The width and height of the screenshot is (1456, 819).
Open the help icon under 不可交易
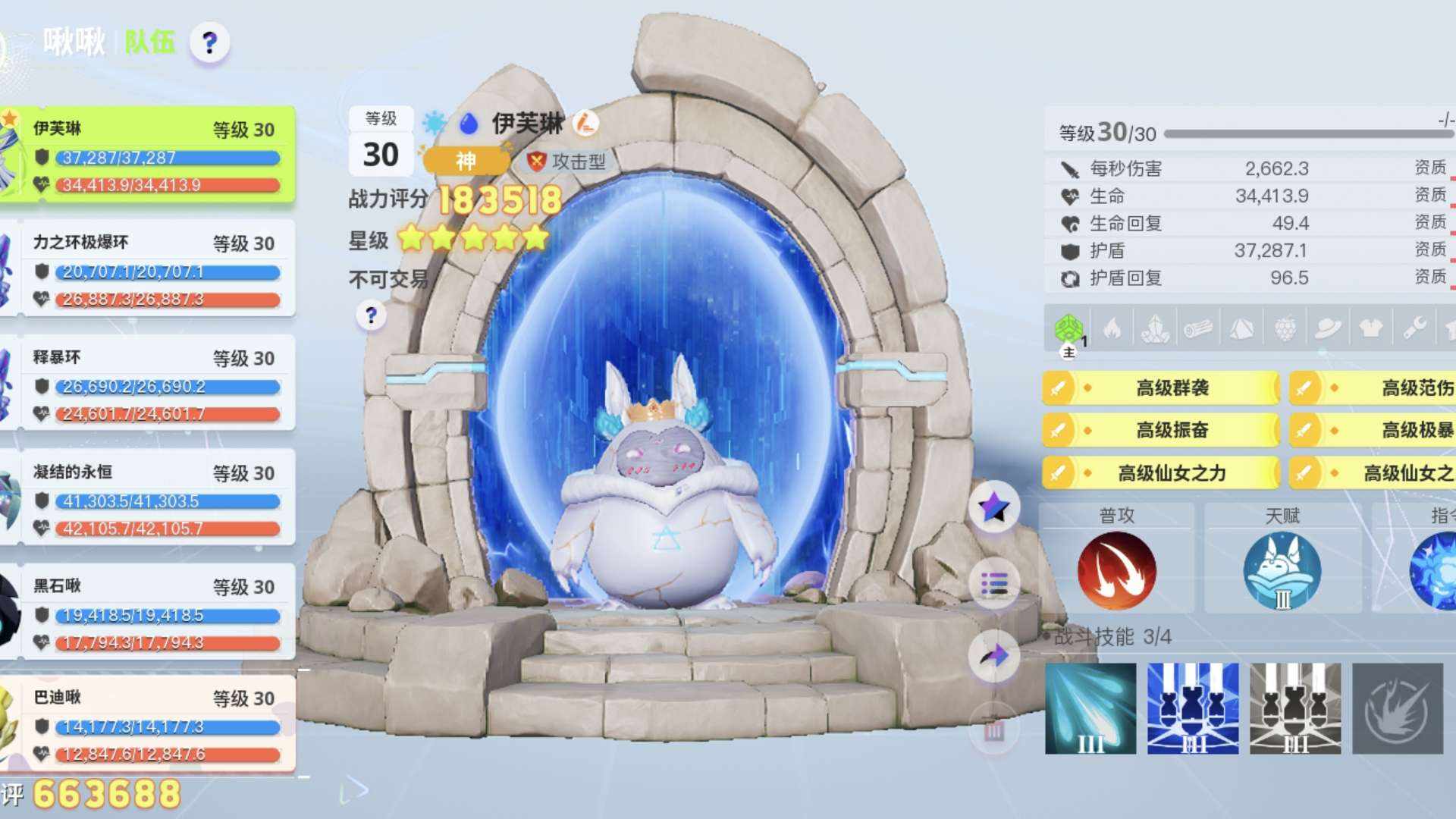coord(371,315)
